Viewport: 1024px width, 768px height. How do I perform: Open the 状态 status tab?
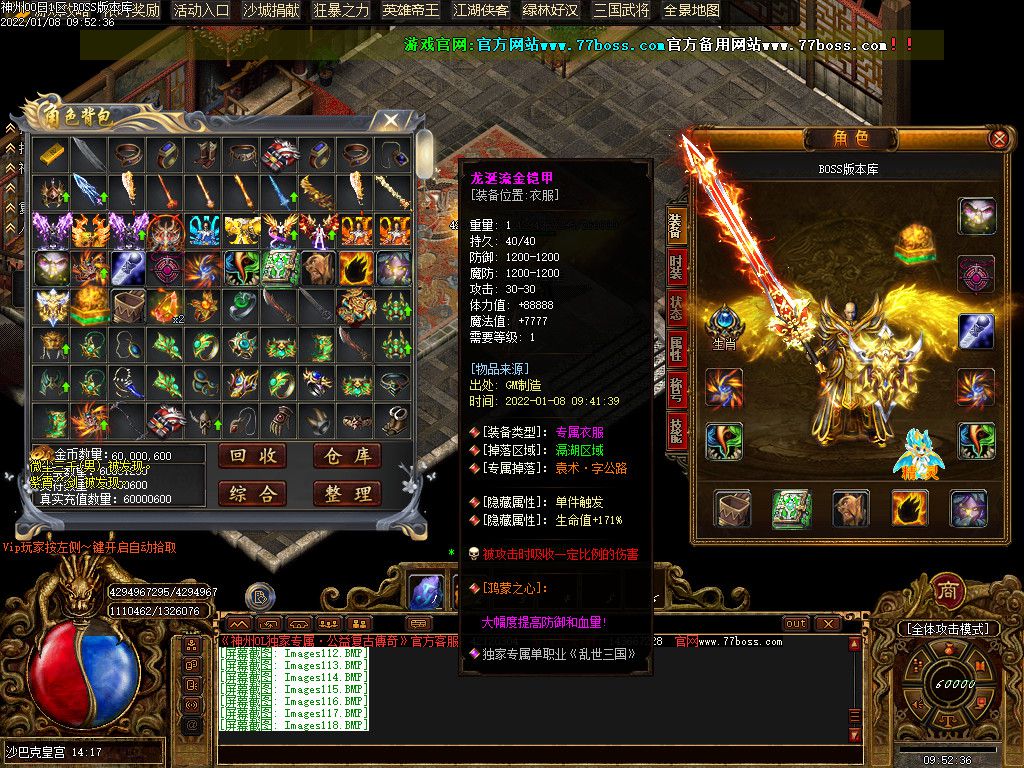(677, 308)
